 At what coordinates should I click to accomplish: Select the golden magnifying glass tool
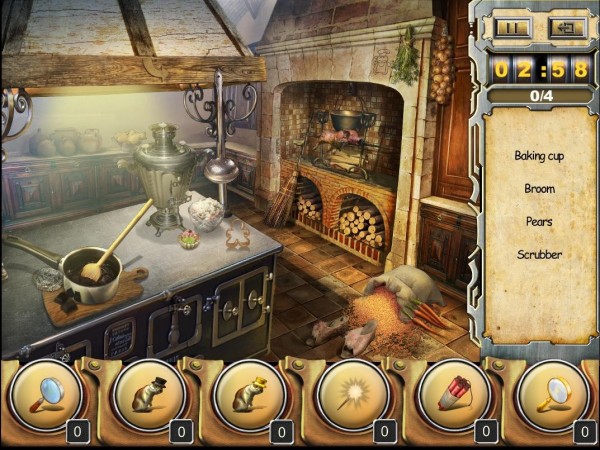pos(553,396)
